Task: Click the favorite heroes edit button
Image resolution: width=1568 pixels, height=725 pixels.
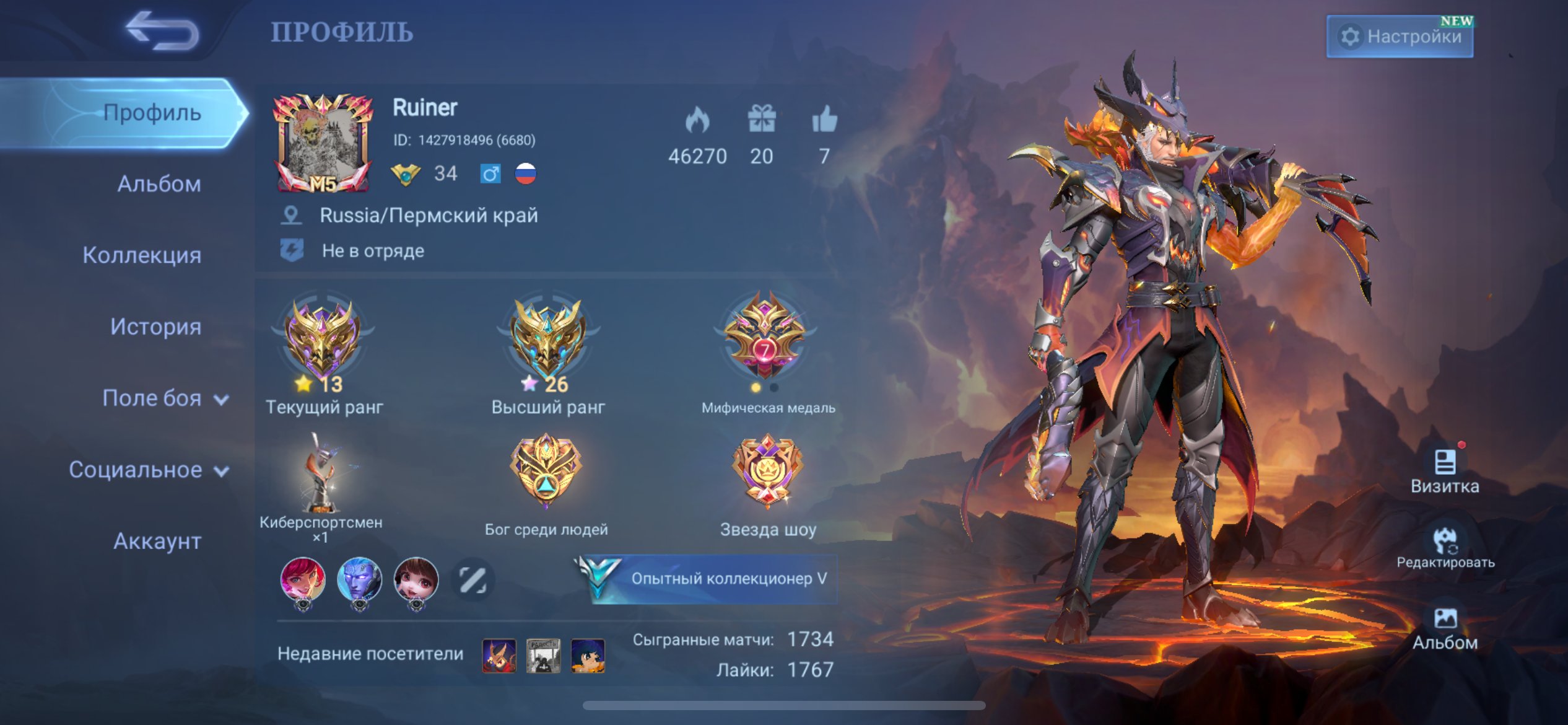Action: (x=473, y=580)
